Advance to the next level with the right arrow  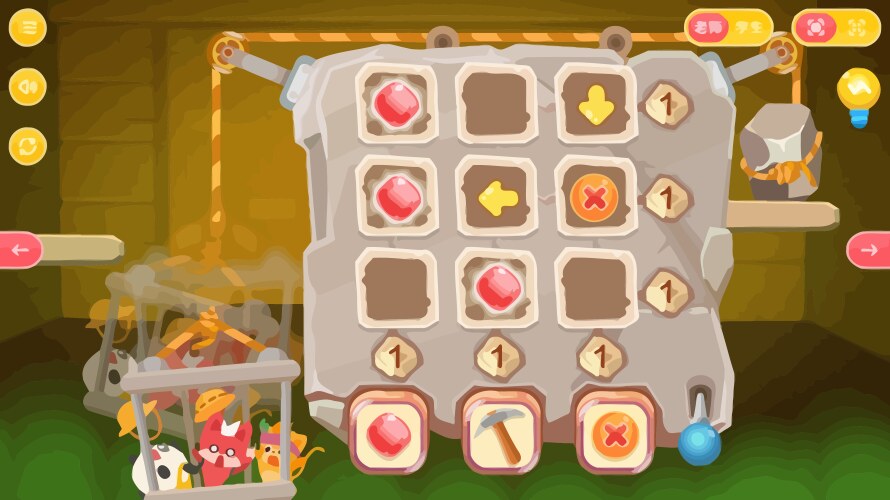click(x=868, y=249)
